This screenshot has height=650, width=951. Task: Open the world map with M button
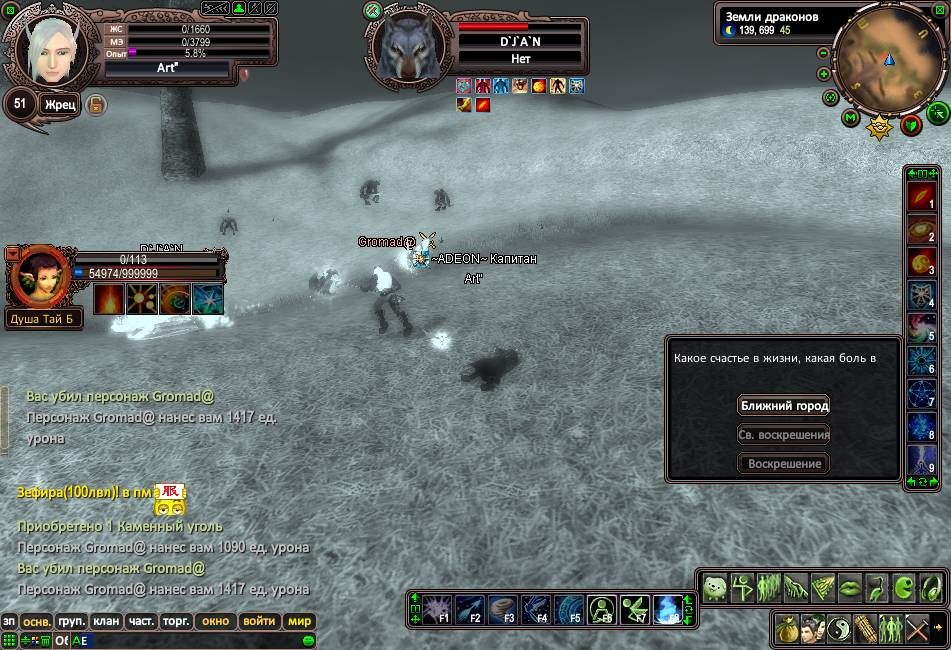tap(851, 118)
